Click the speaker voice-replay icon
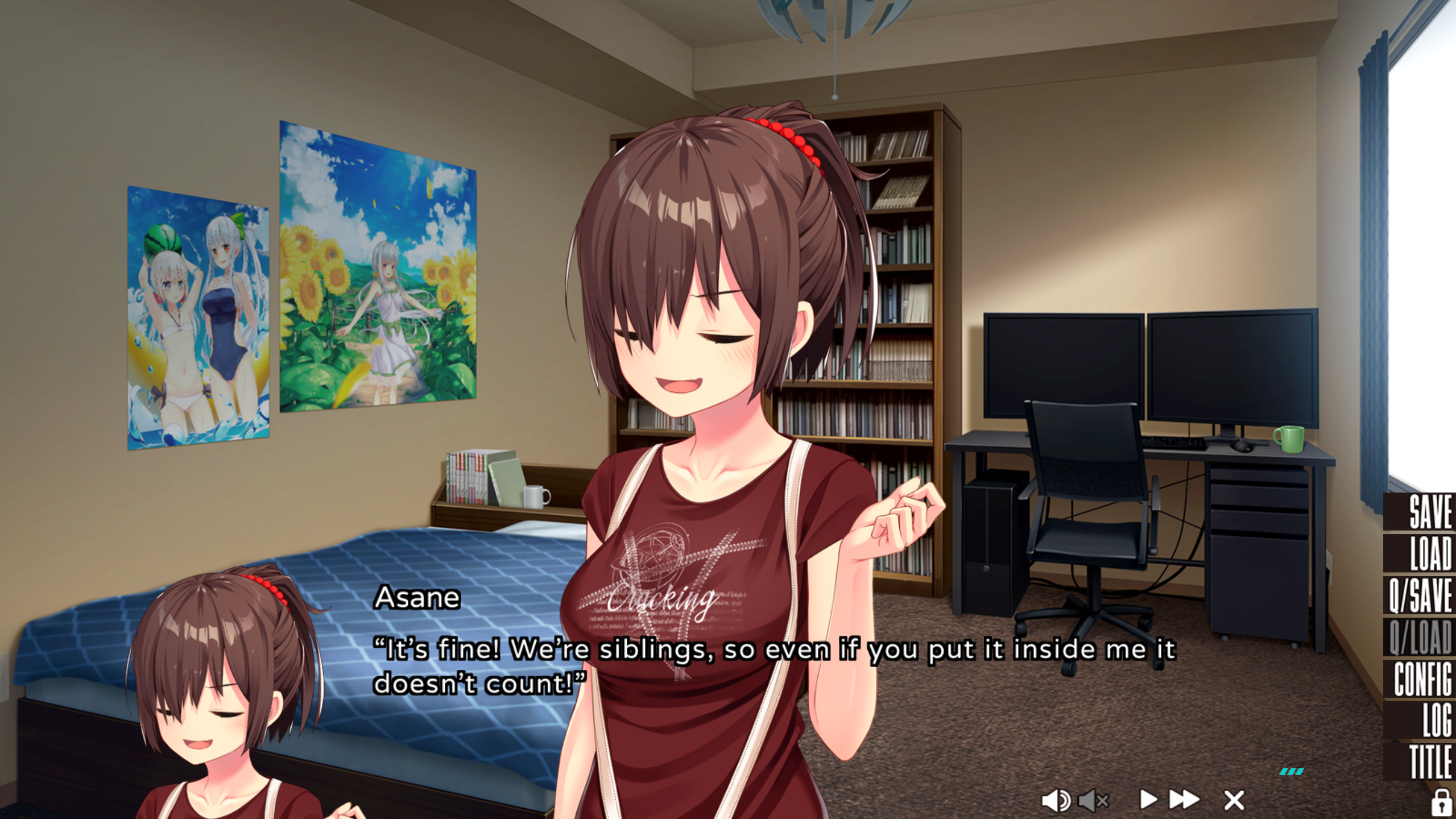 point(1055,801)
